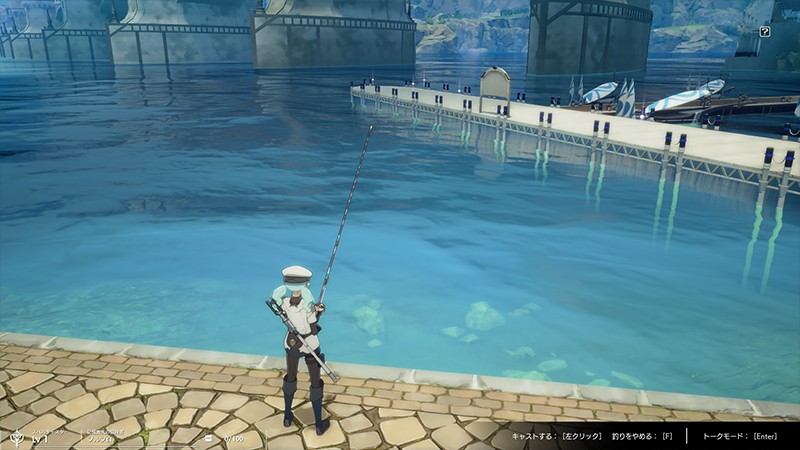This screenshot has width=800, height=450.
Task: Open the question mark help icon
Action: (x=765, y=32)
